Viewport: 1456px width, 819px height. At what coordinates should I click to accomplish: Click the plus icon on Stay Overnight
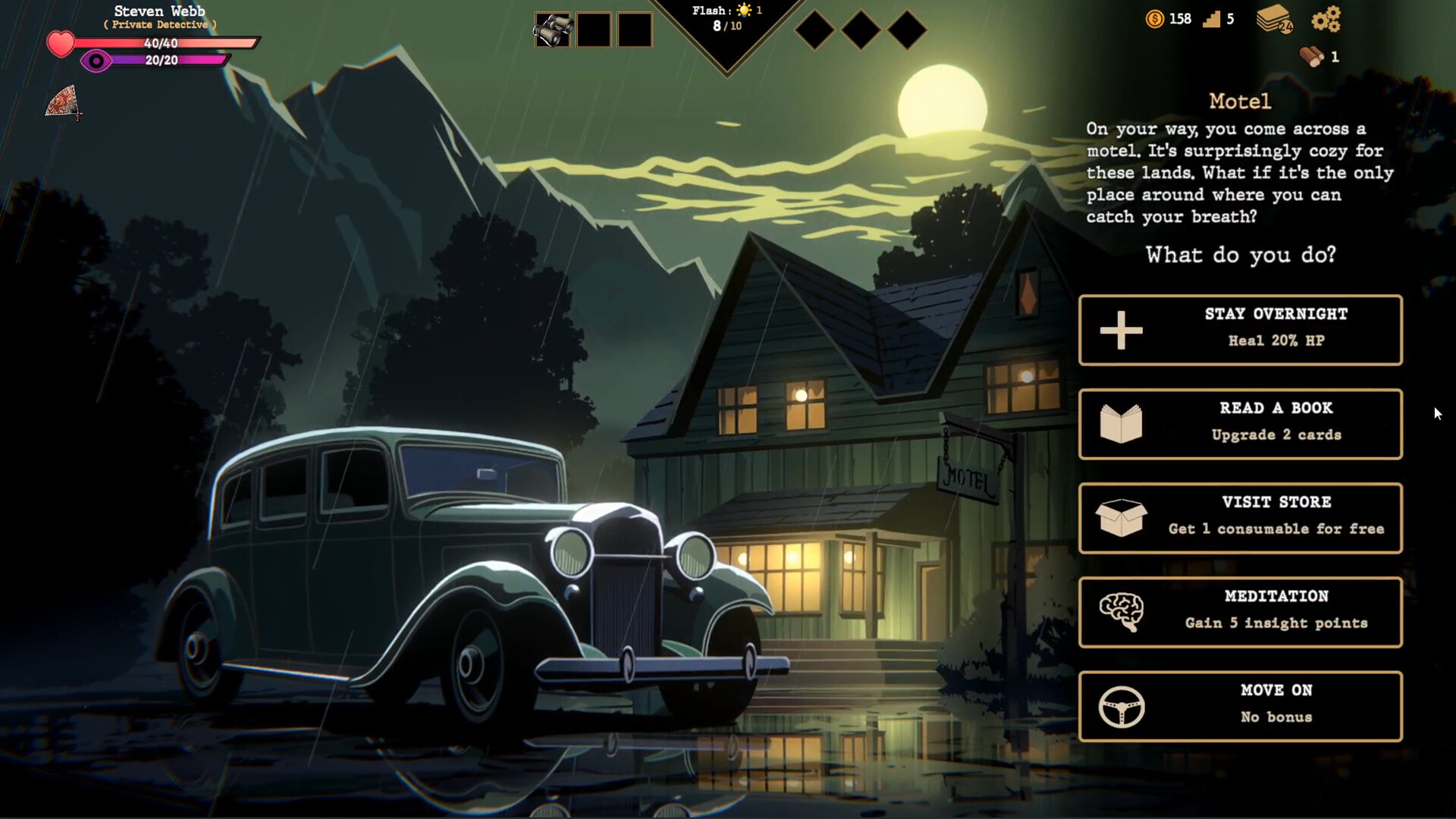(1120, 329)
